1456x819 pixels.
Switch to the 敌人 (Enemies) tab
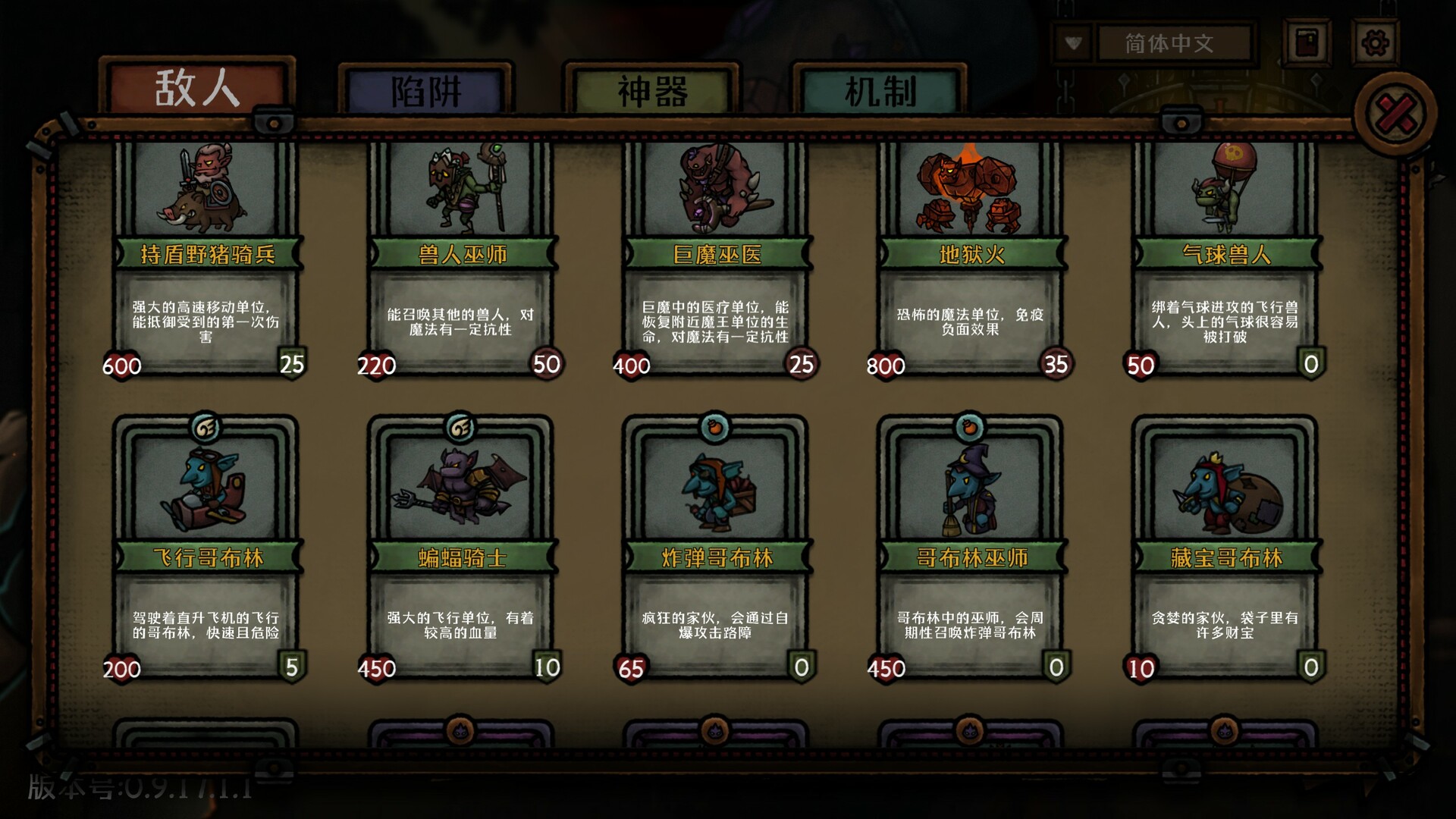click(197, 89)
